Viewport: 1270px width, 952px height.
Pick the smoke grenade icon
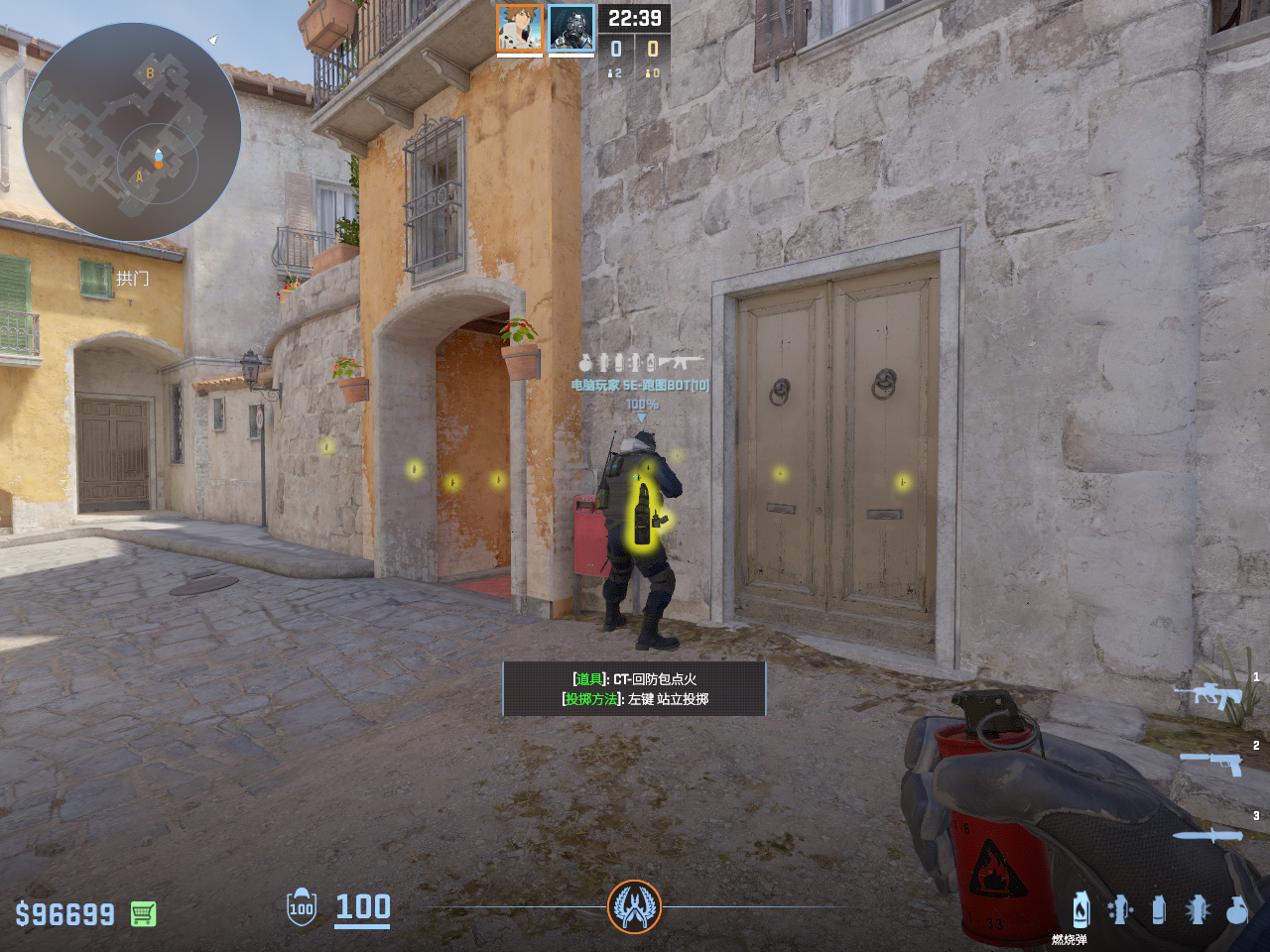pyautogui.click(x=1158, y=909)
